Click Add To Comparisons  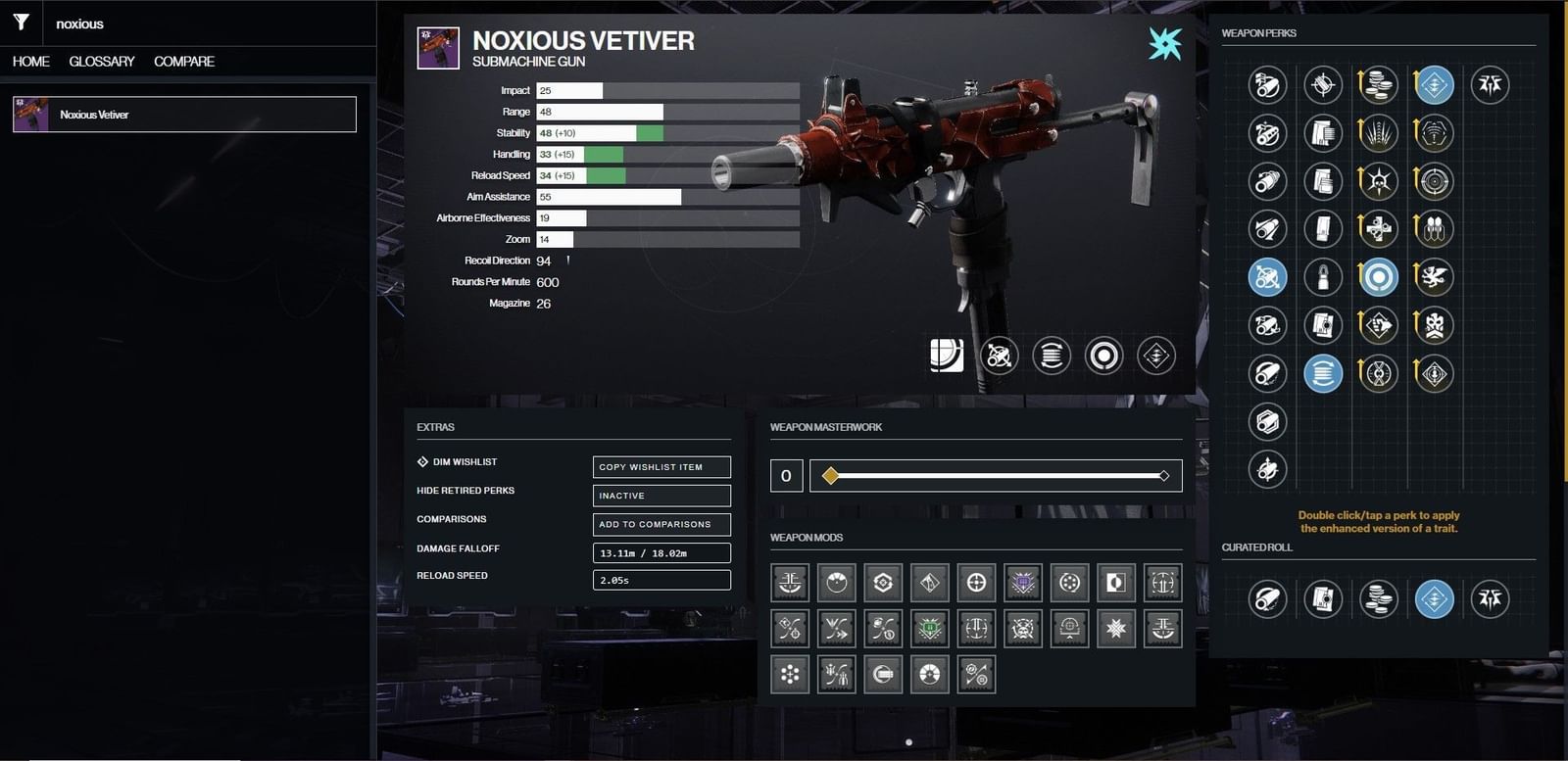tap(661, 524)
